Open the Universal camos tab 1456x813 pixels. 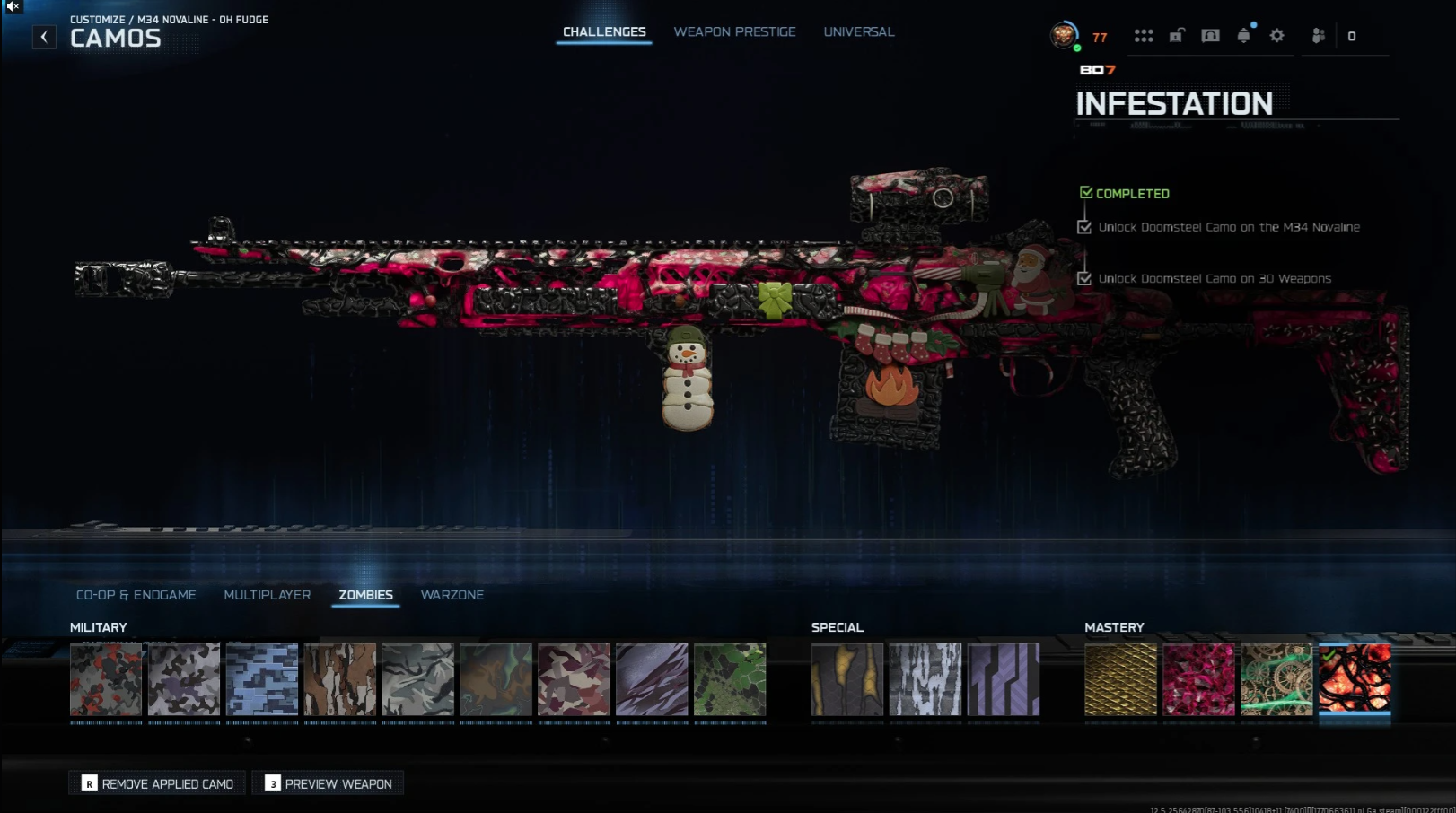(x=858, y=32)
